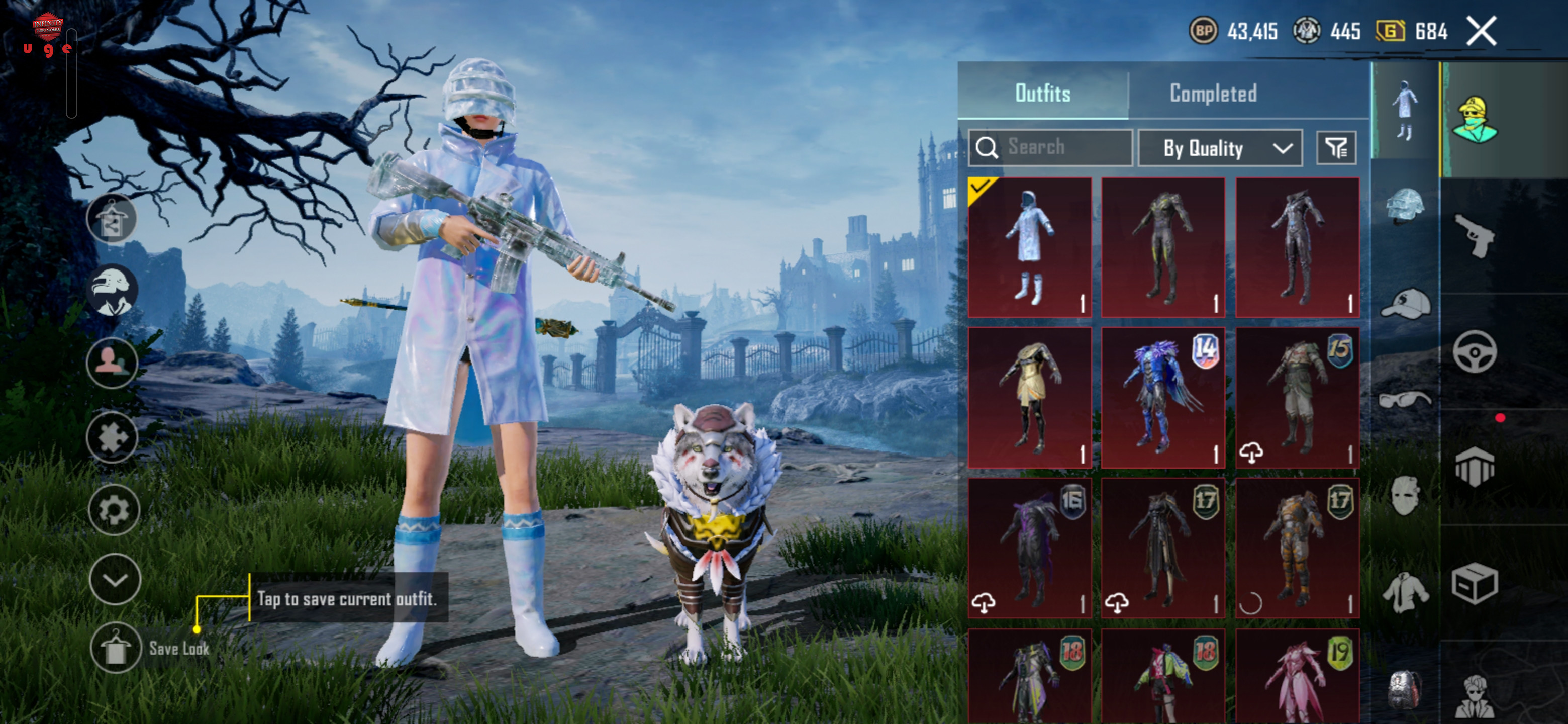Screen dimensions: 1568x724
Task: Tap the Save Look button
Action: pyautogui.click(x=115, y=648)
